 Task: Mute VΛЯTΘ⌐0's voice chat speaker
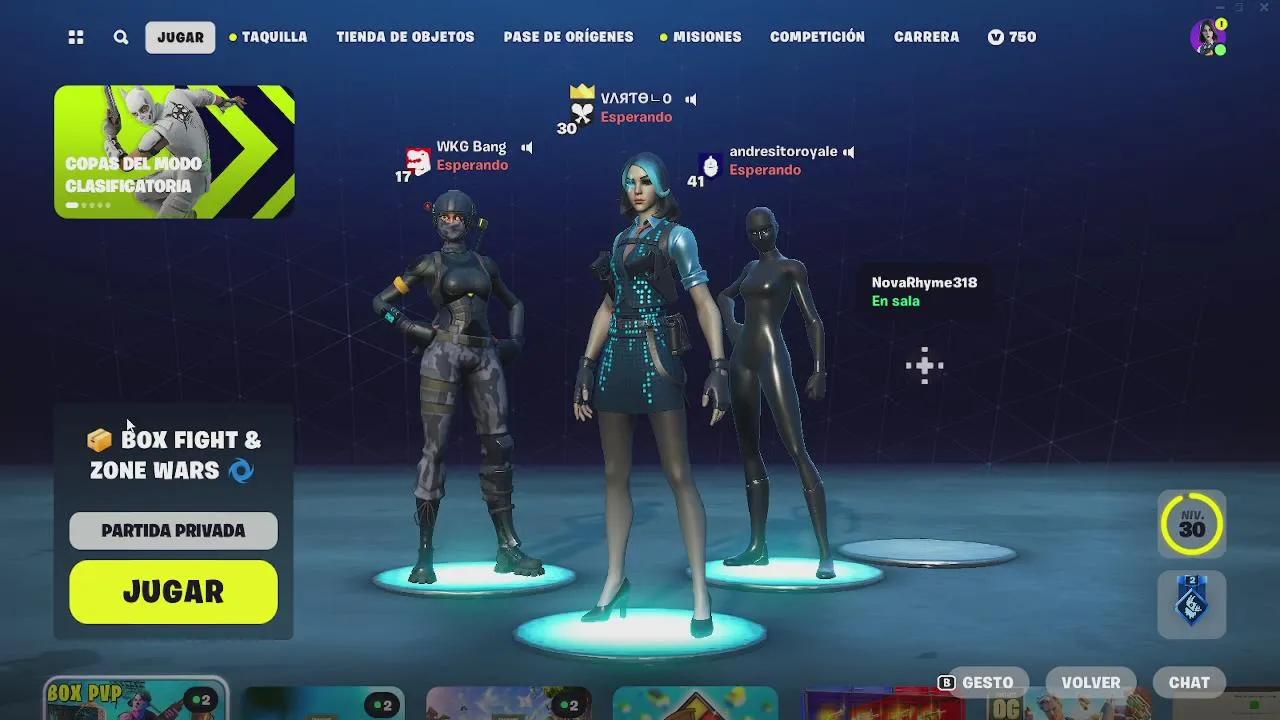tap(690, 99)
